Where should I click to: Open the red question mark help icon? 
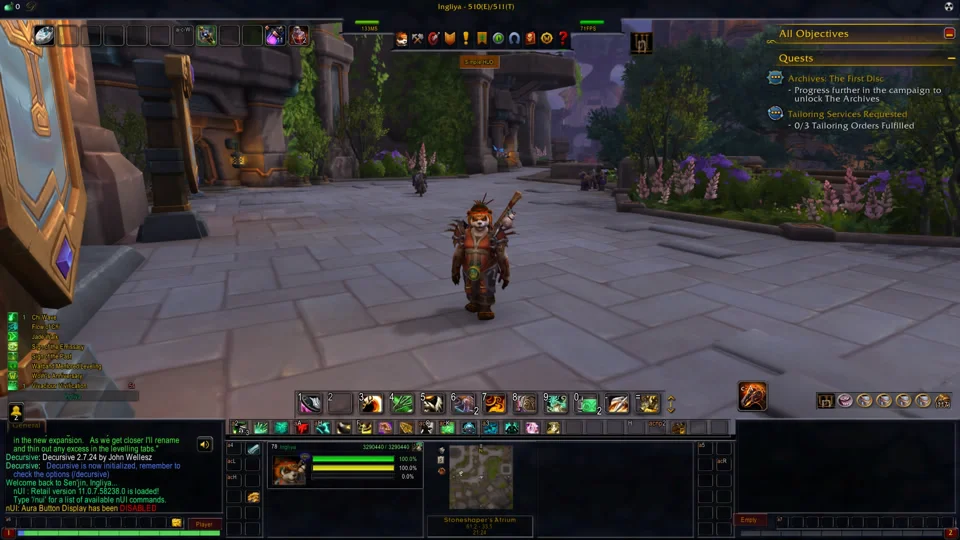pyautogui.click(x=563, y=38)
